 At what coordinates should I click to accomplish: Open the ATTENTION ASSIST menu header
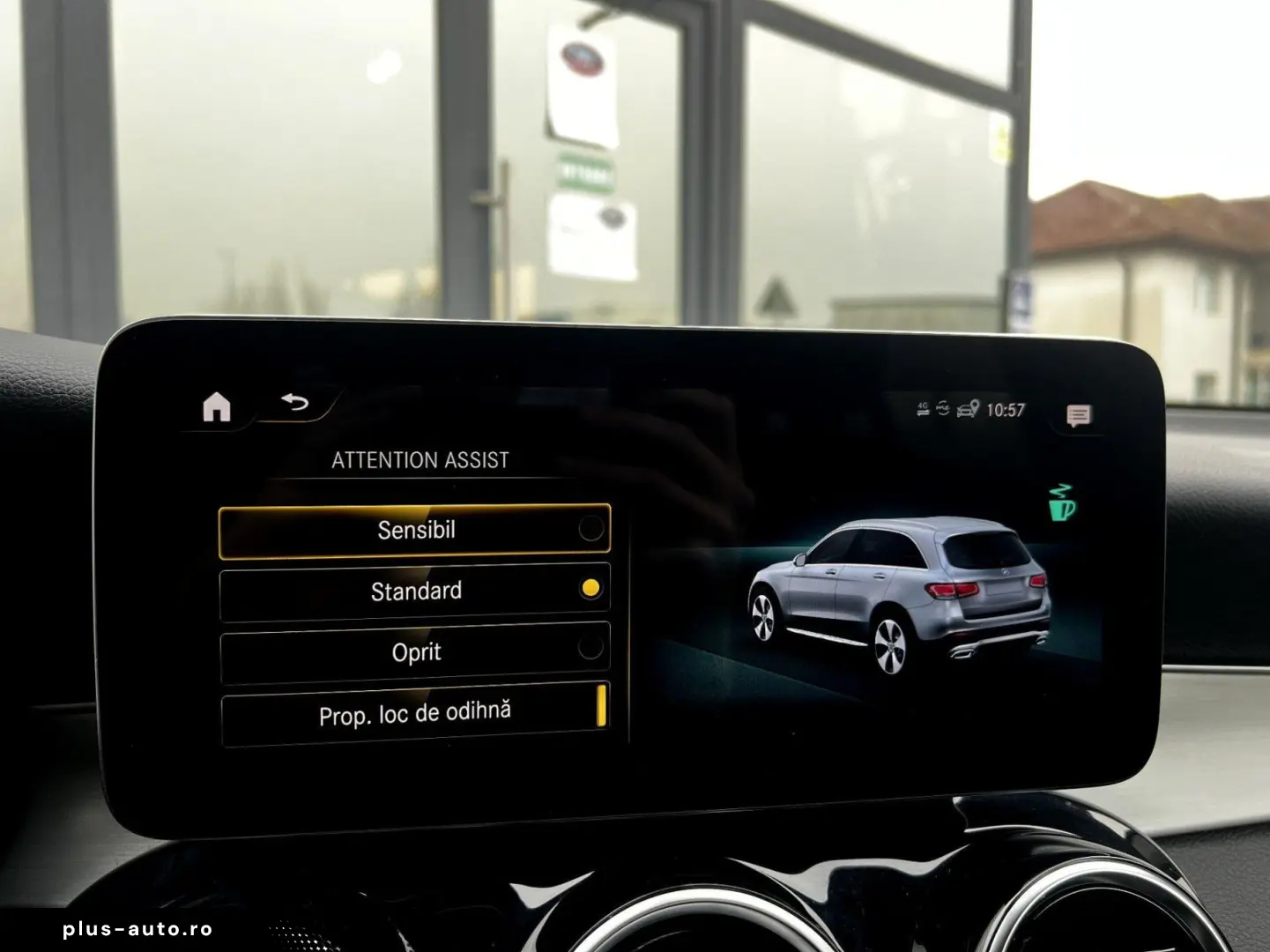pyautogui.click(x=420, y=459)
